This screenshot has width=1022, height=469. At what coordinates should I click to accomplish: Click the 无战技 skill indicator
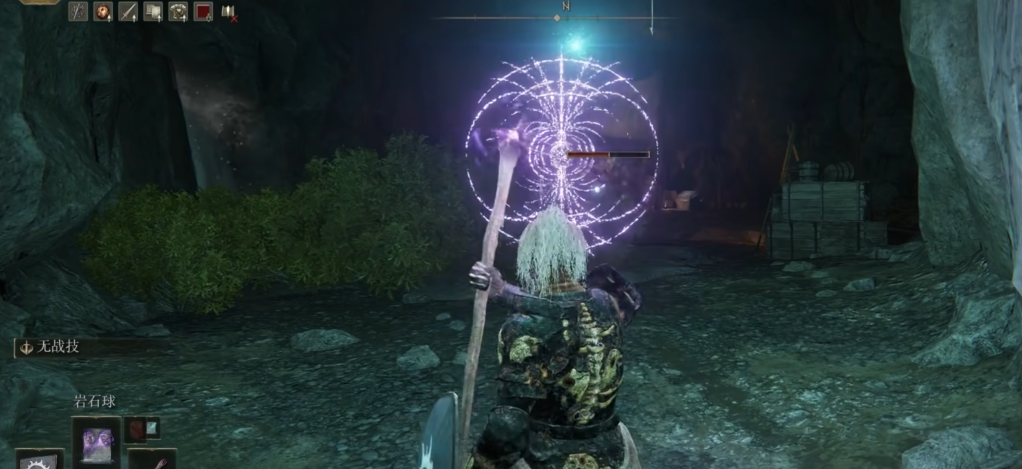pyautogui.click(x=56, y=347)
